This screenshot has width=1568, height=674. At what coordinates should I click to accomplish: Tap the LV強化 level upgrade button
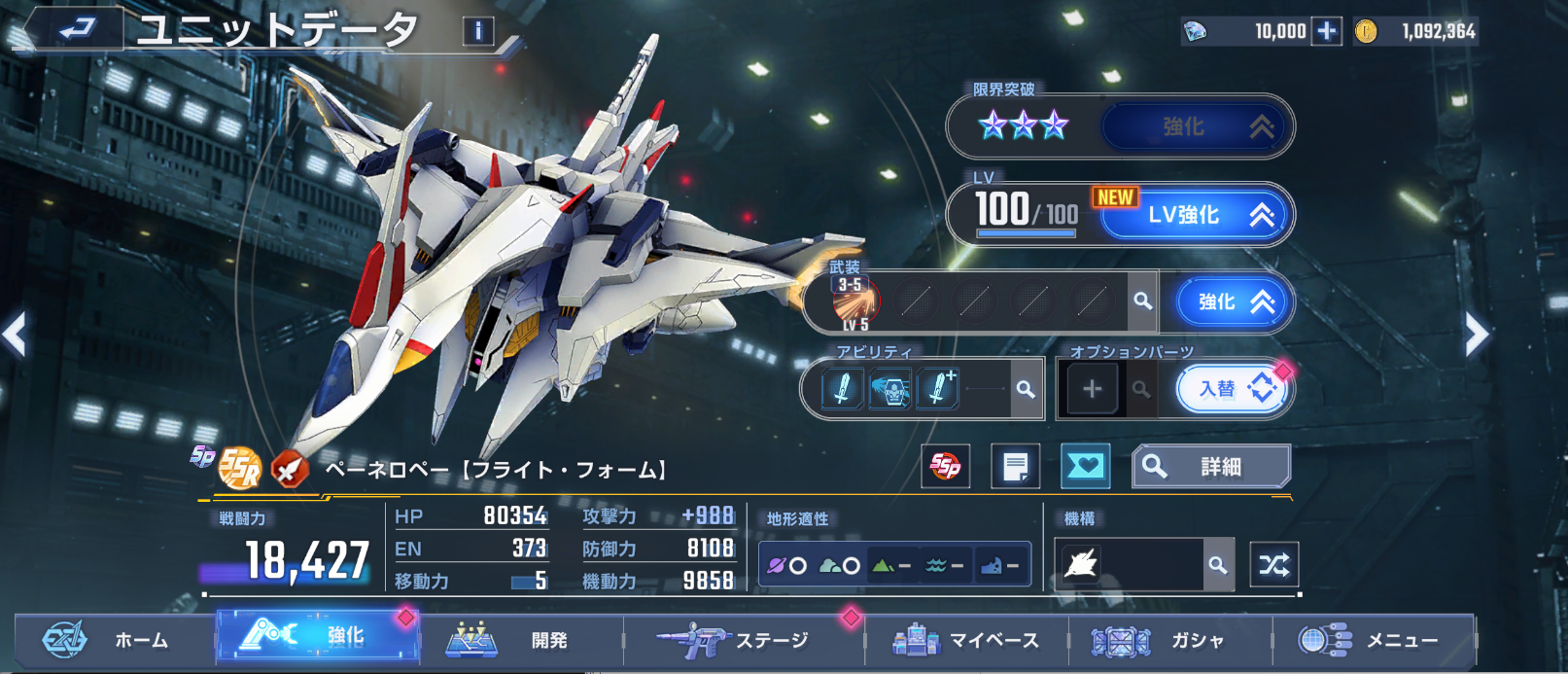[x=1197, y=215]
